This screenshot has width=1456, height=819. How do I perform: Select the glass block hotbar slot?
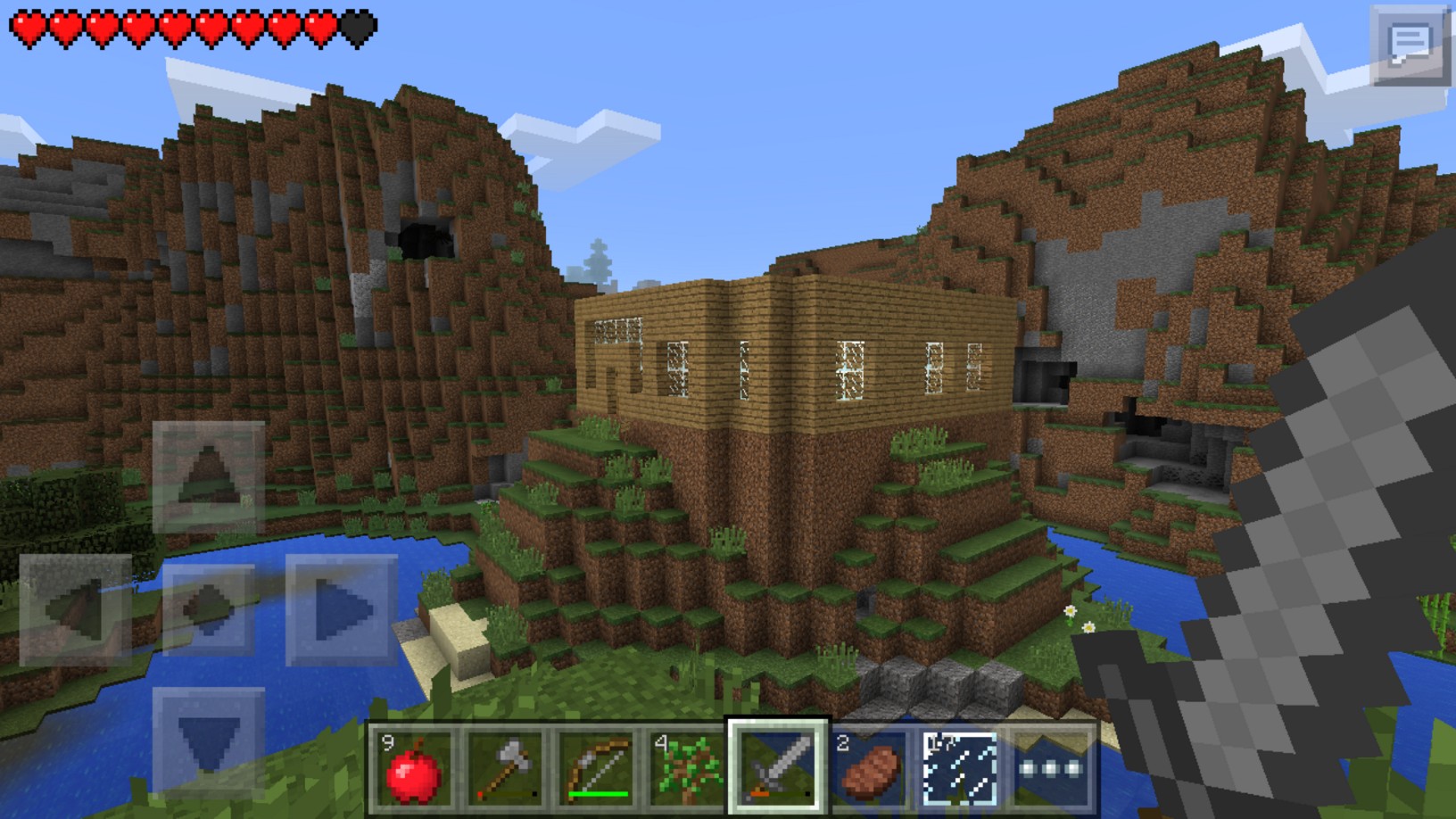pos(960,767)
